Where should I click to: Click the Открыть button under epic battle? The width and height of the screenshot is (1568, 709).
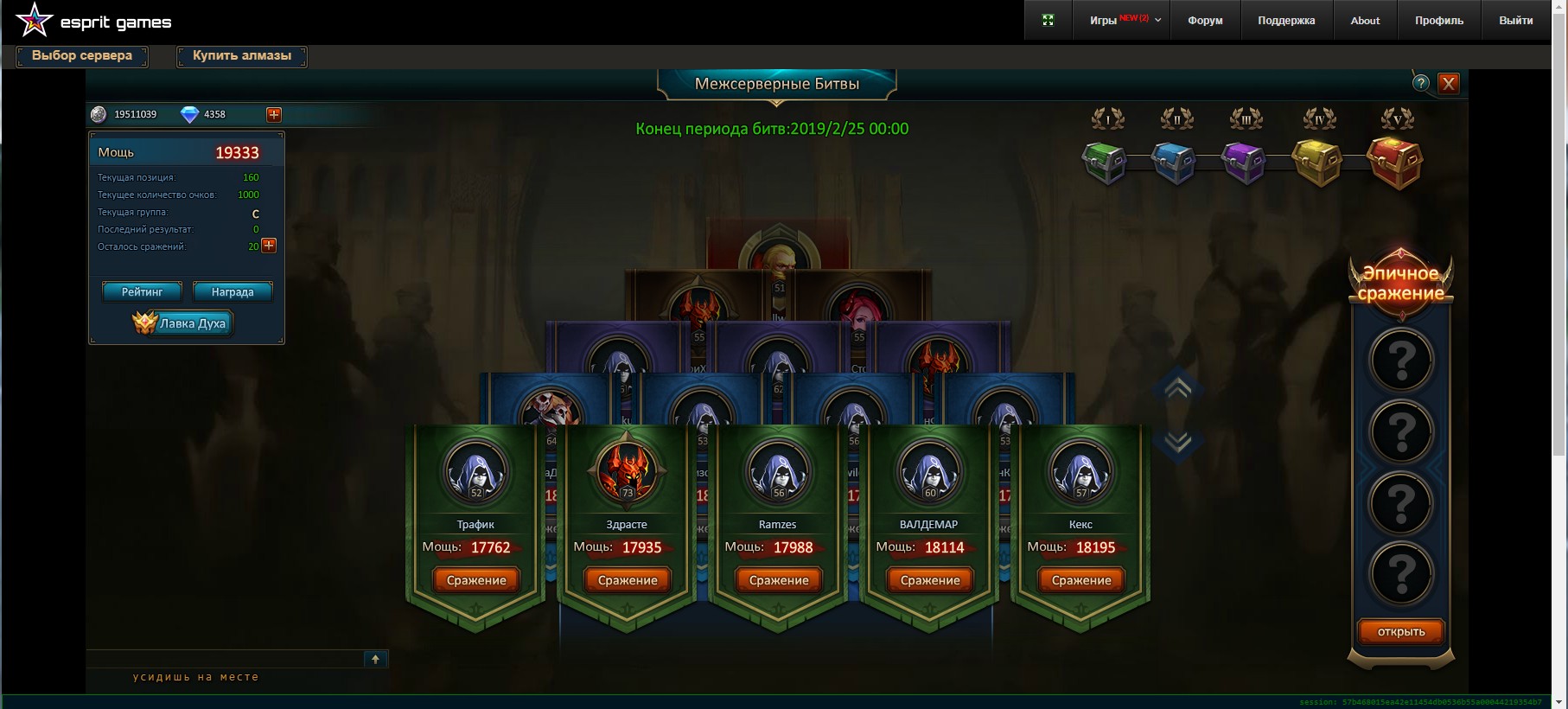point(1400,632)
